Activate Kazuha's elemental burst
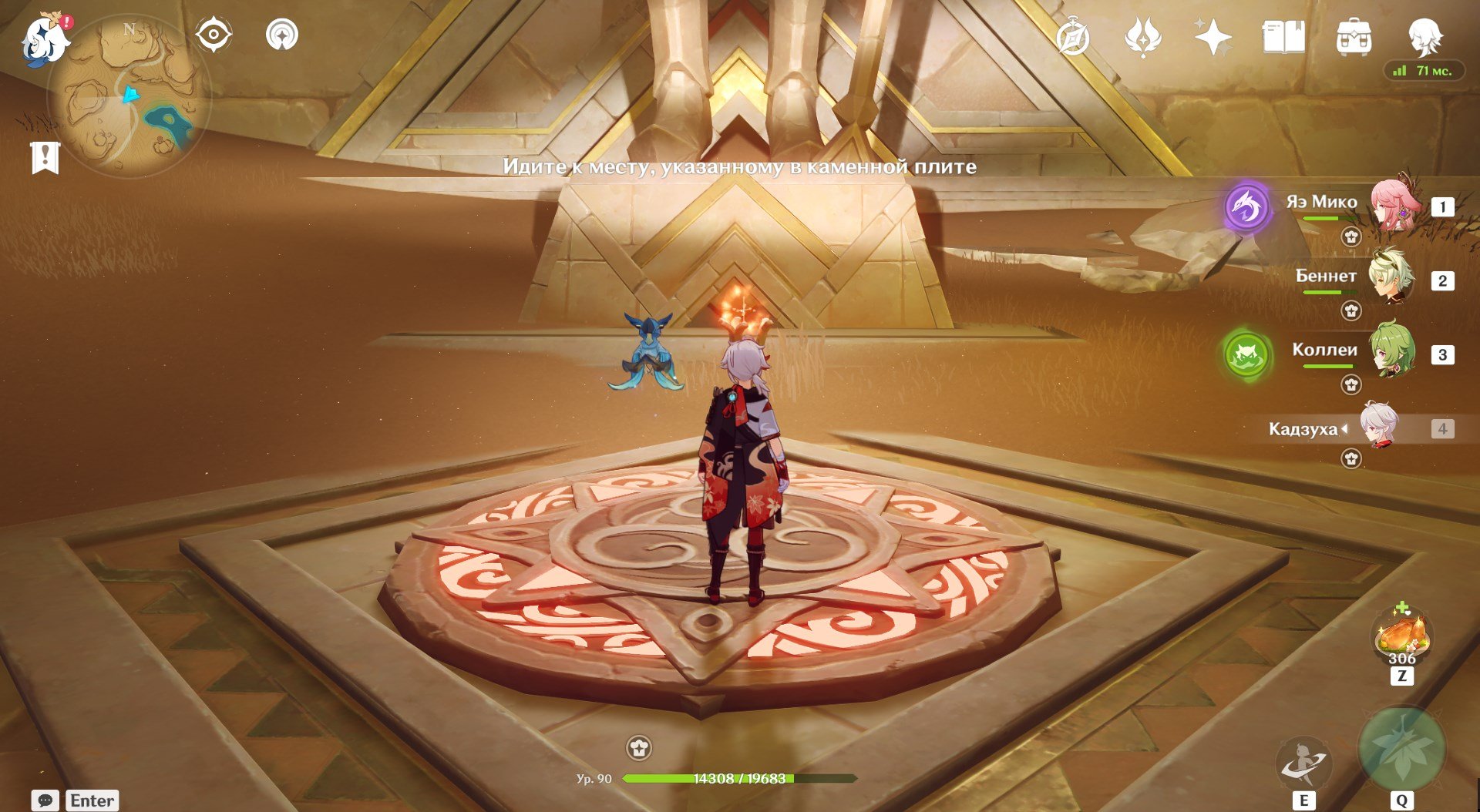The width and height of the screenshot is (1480, 812). (1401, 749)
